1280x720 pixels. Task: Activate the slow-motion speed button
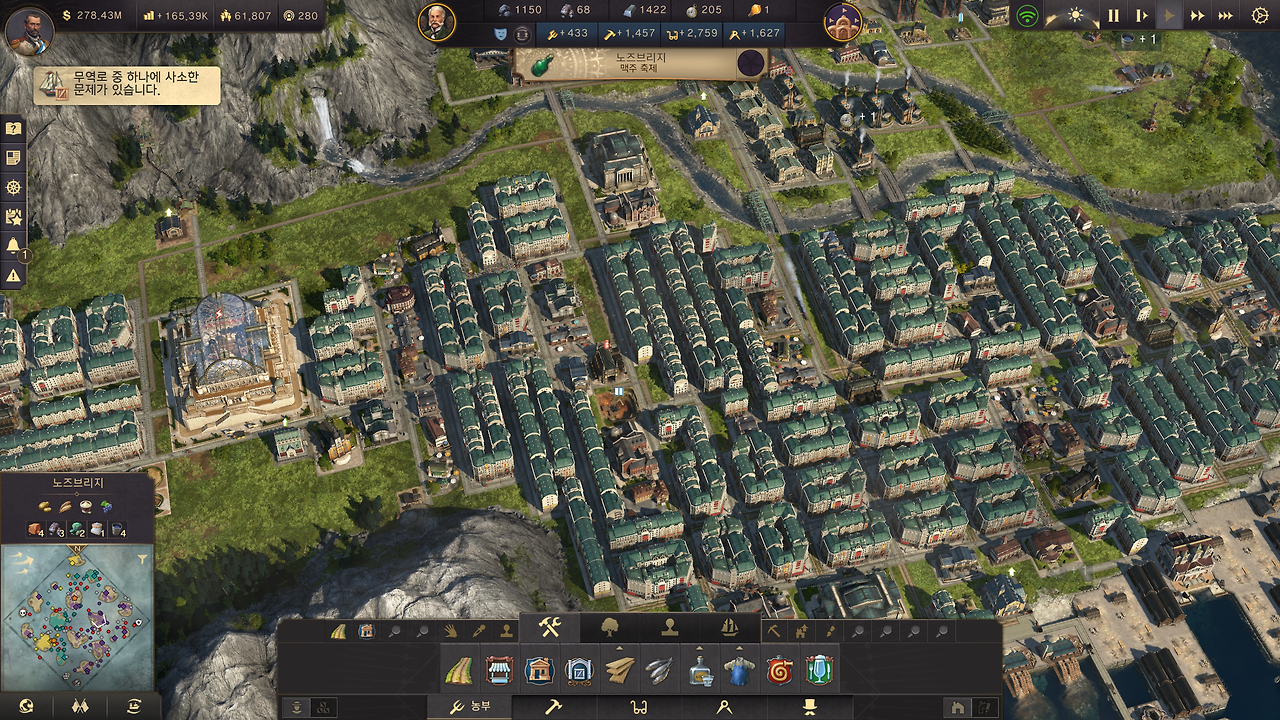point(1141,16)
